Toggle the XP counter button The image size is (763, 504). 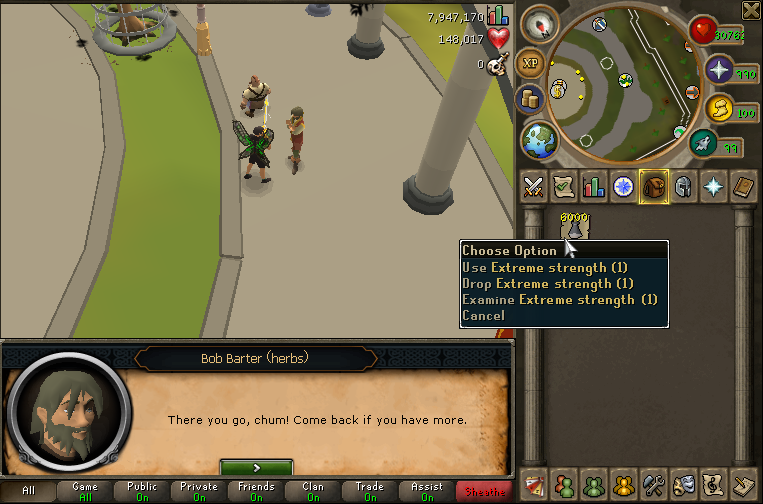pyautogui.click(x=530, y=63)
